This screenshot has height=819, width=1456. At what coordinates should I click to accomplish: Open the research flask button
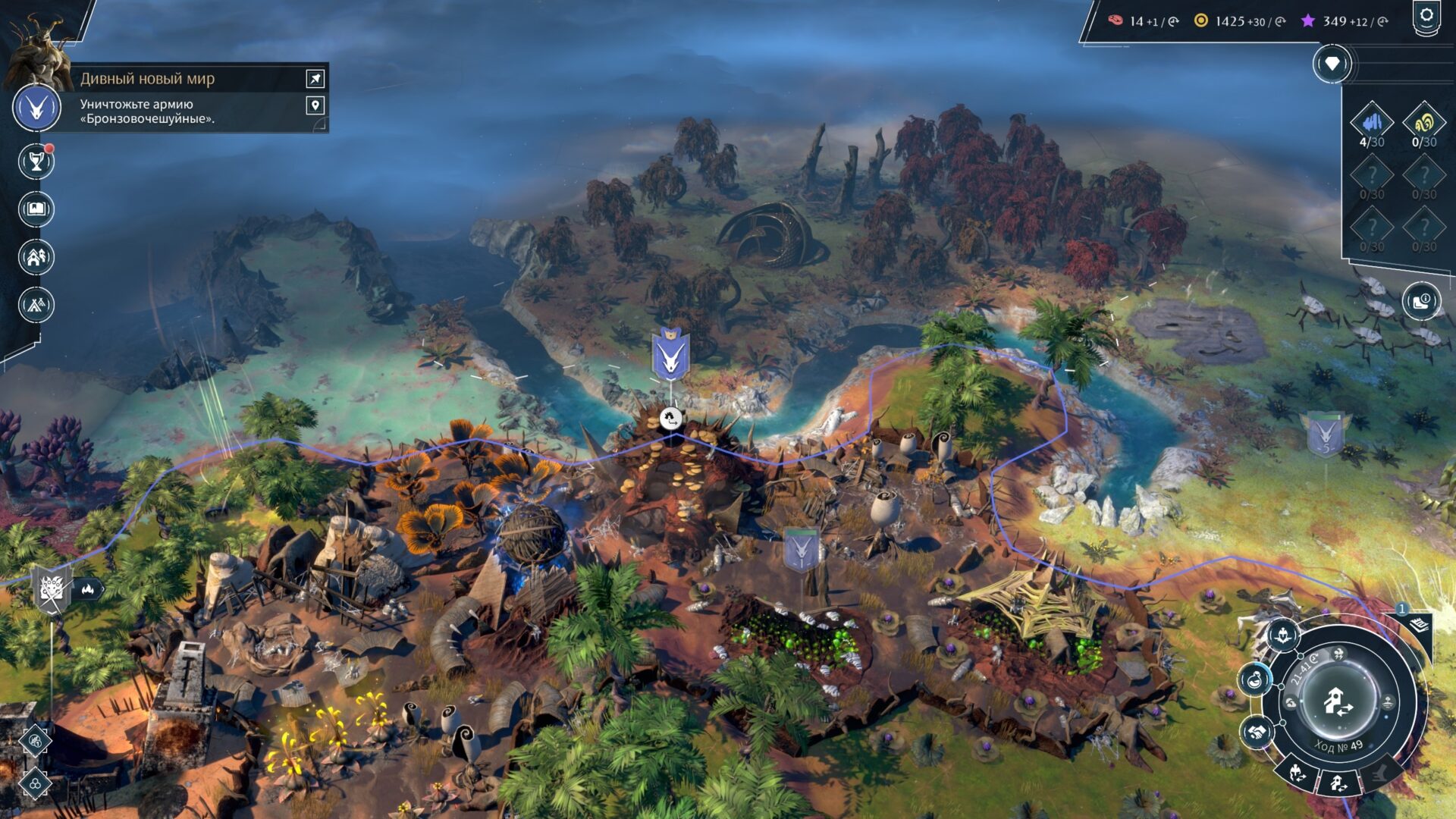[1255, 678]
